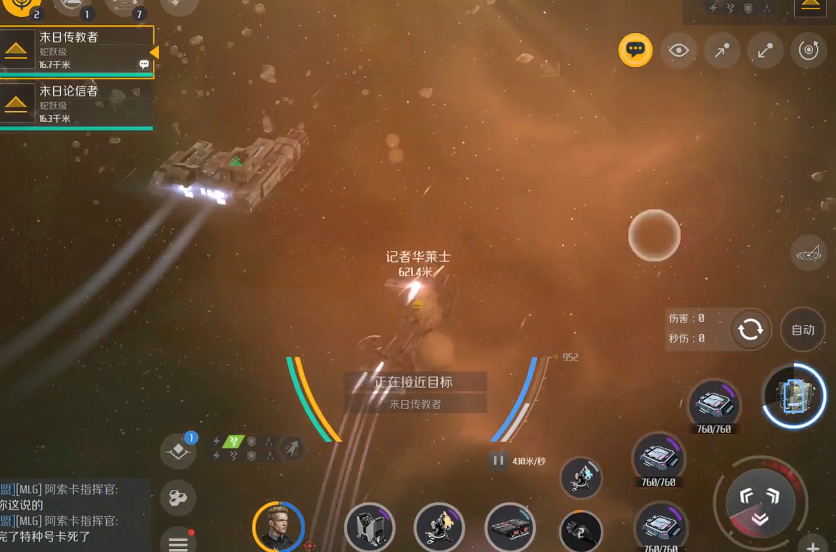Open the pilot portrait menu
The height and width of the screenshot is (552, 836).
[x=277, y=526]
